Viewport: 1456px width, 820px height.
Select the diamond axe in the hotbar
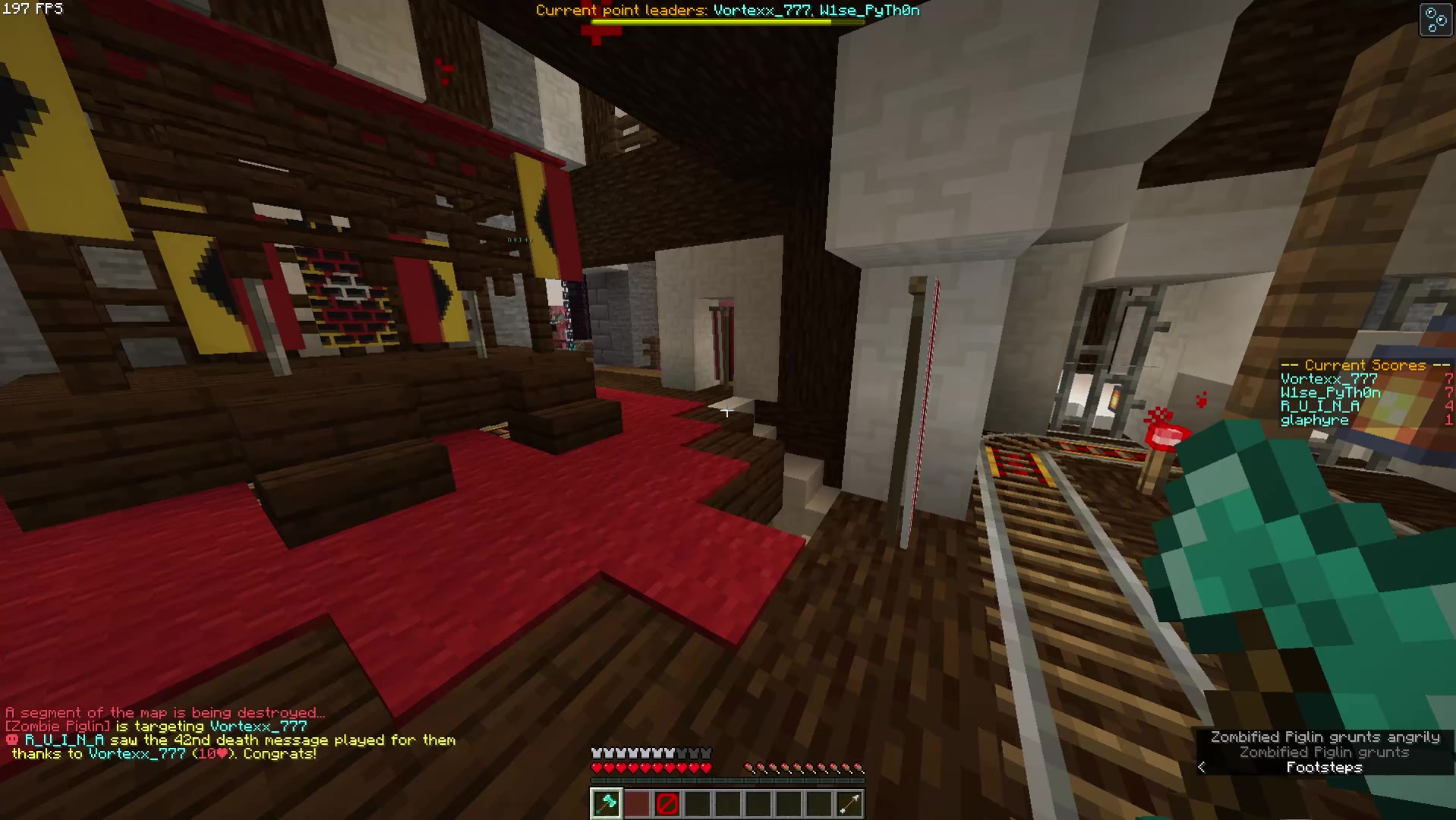[606, 803]
